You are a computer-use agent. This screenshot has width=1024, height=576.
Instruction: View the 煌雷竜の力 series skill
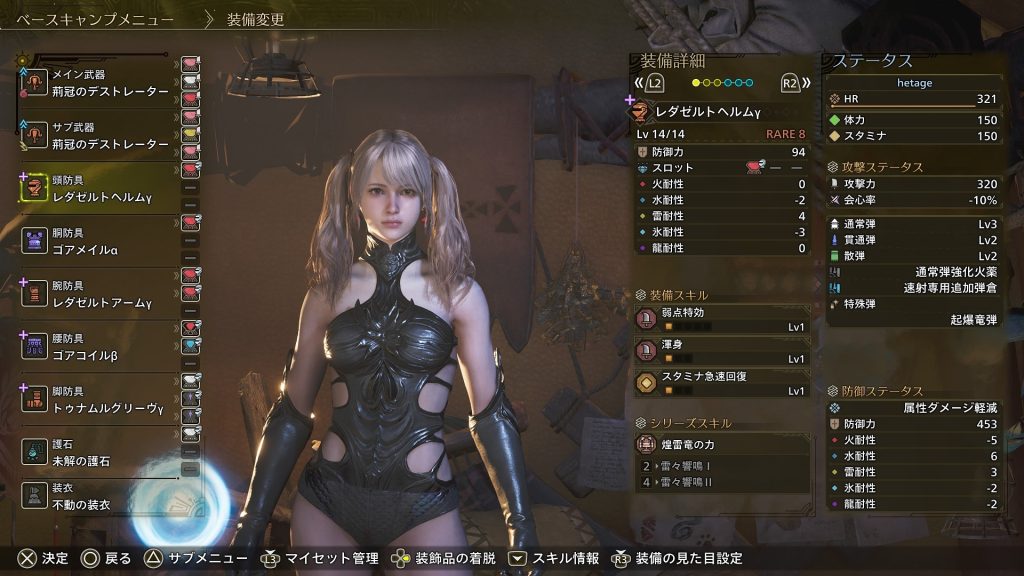click(722, 443)
